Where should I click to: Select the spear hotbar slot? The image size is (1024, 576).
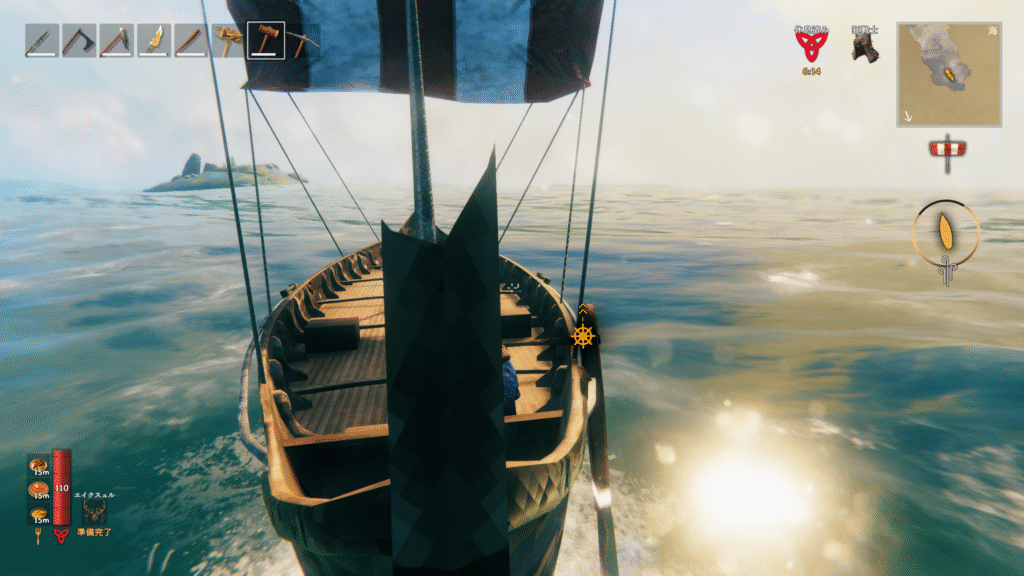(41, 41)
